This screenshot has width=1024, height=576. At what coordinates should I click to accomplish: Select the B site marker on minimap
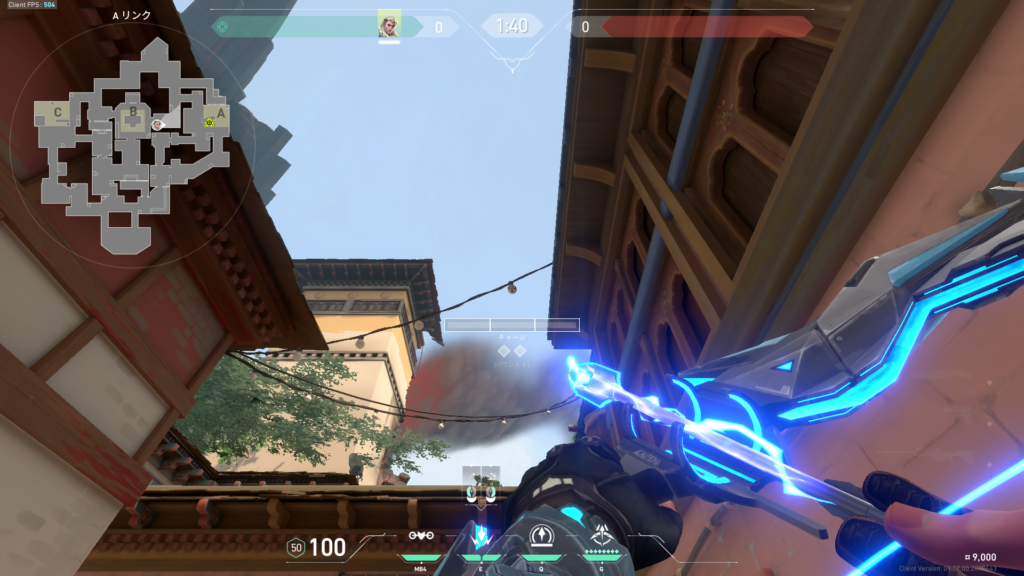(131, 113)
